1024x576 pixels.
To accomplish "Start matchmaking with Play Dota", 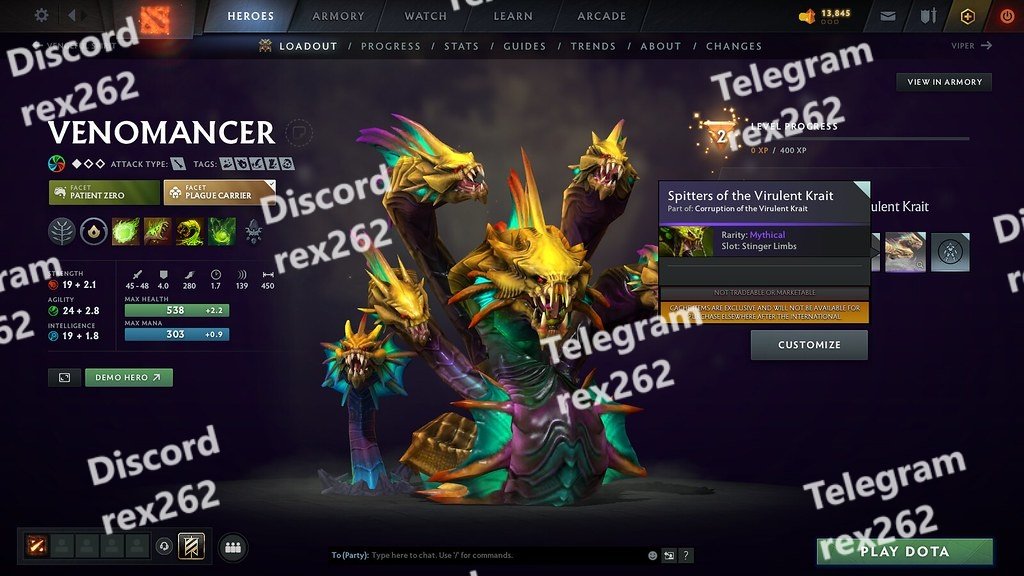I will click(904, 551).
